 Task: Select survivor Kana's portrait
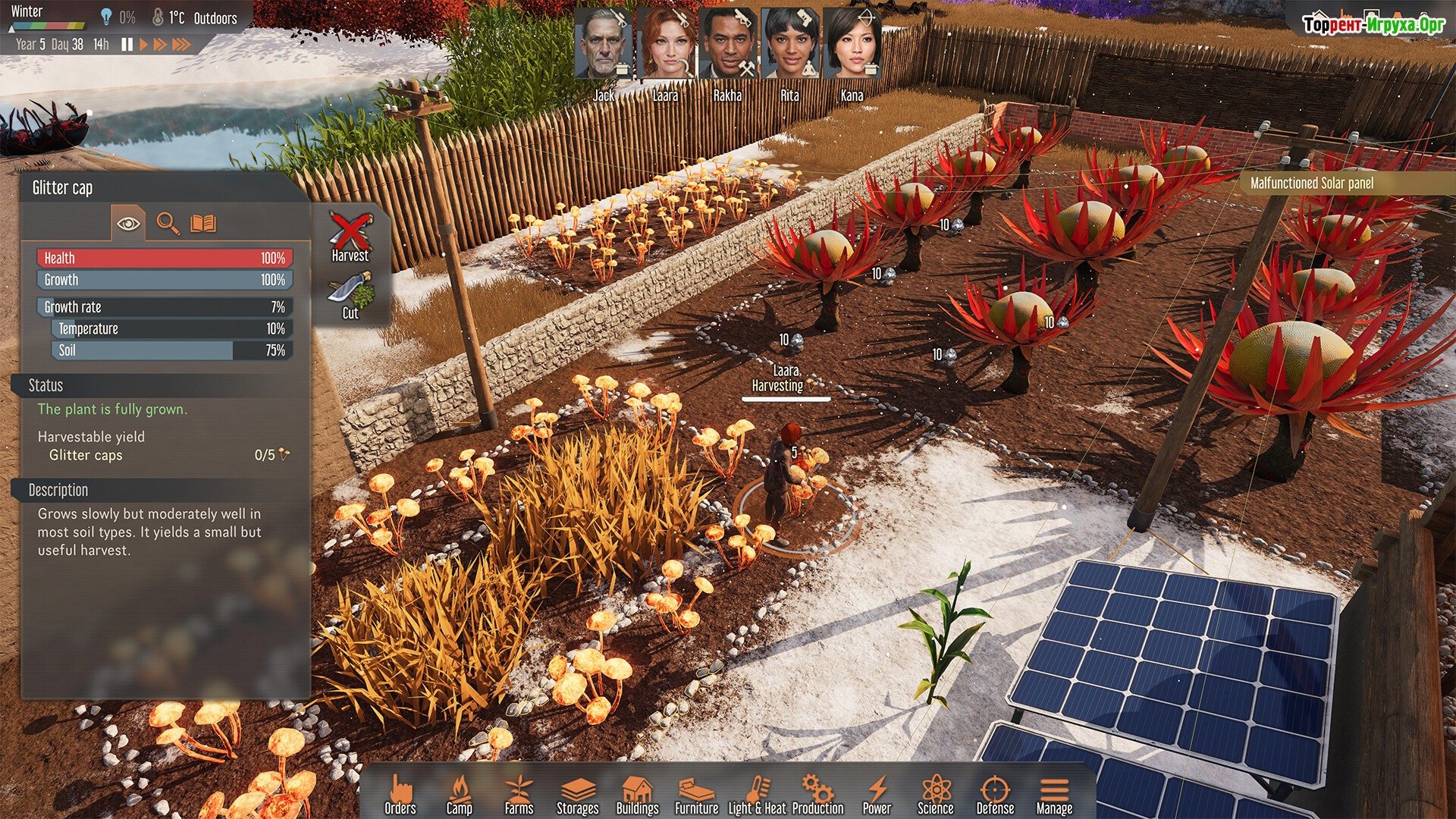click(852, 45)
